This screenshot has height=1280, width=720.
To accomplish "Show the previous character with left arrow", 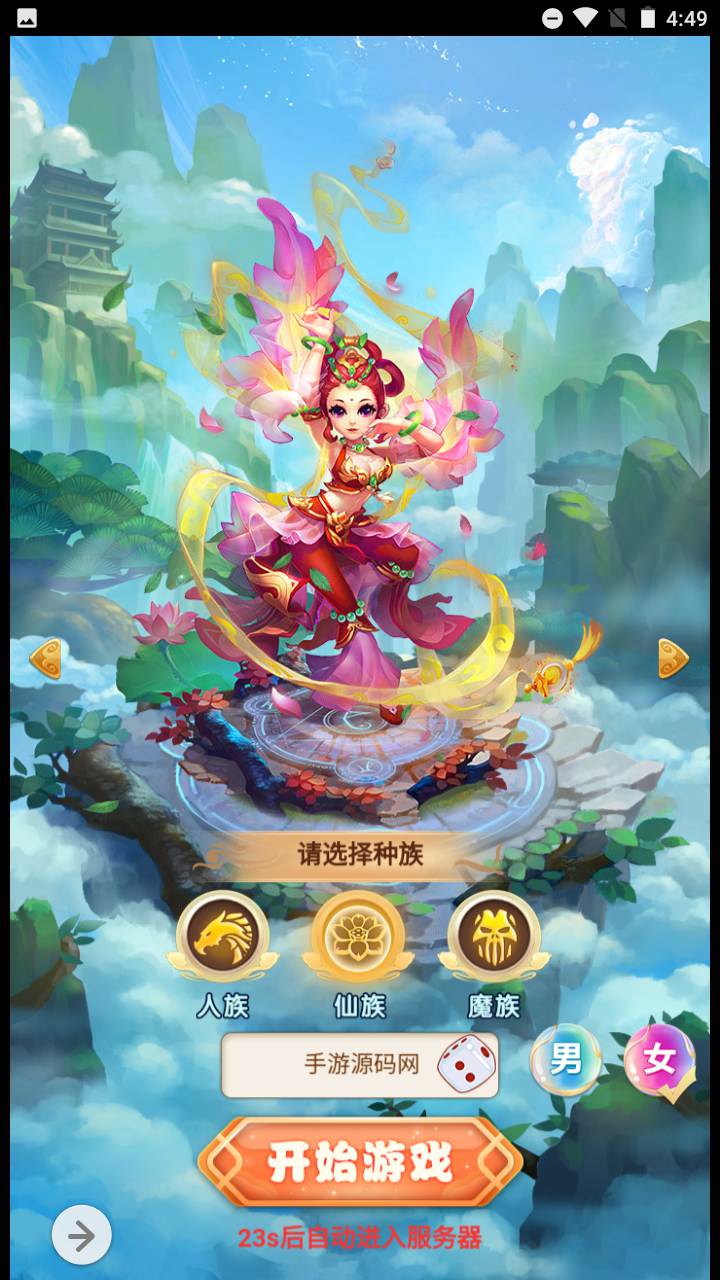I will pos(46,659).
